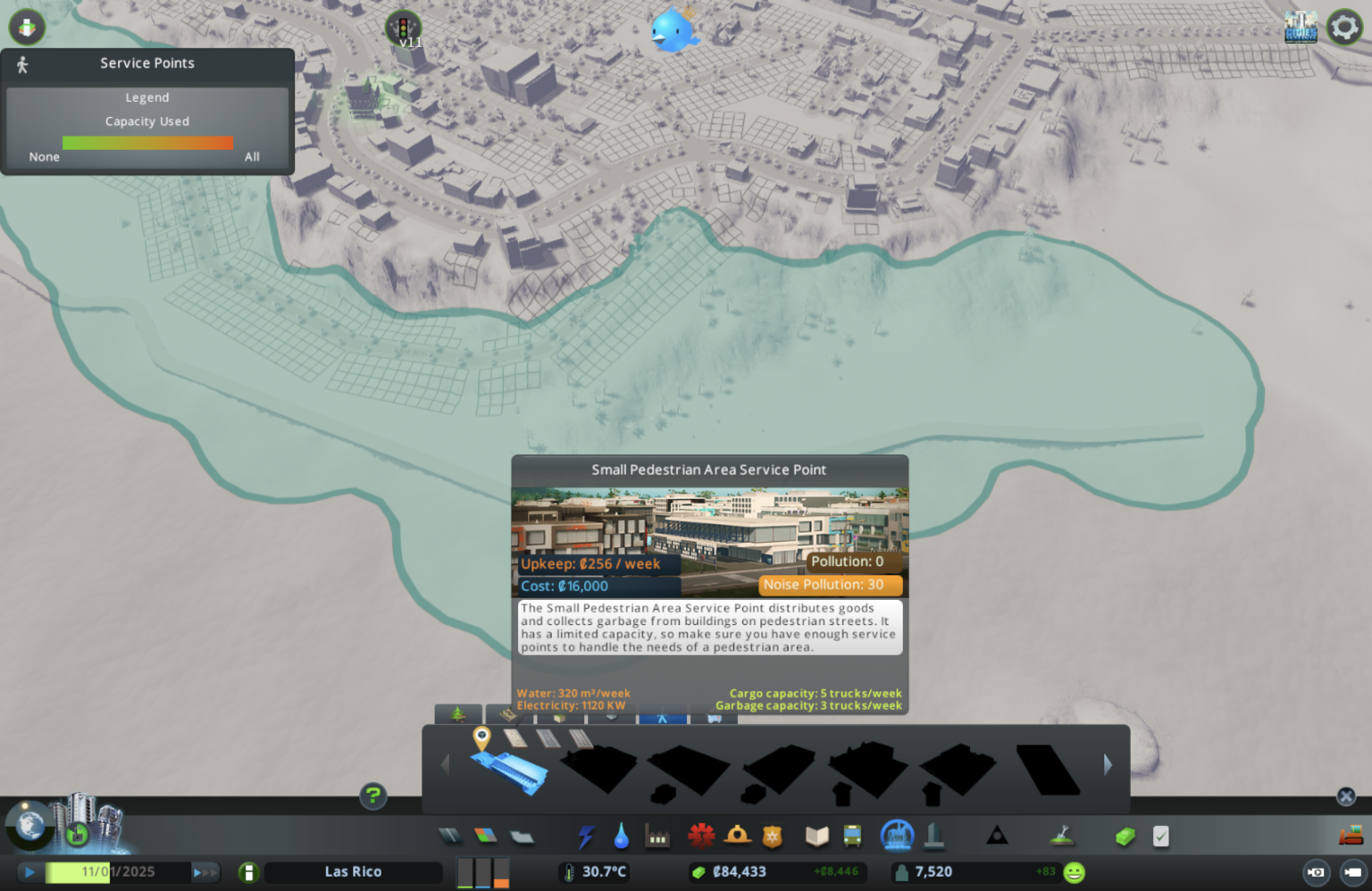
Task: Select the Garbage and Industry icon
Action: tap(657, 836)
